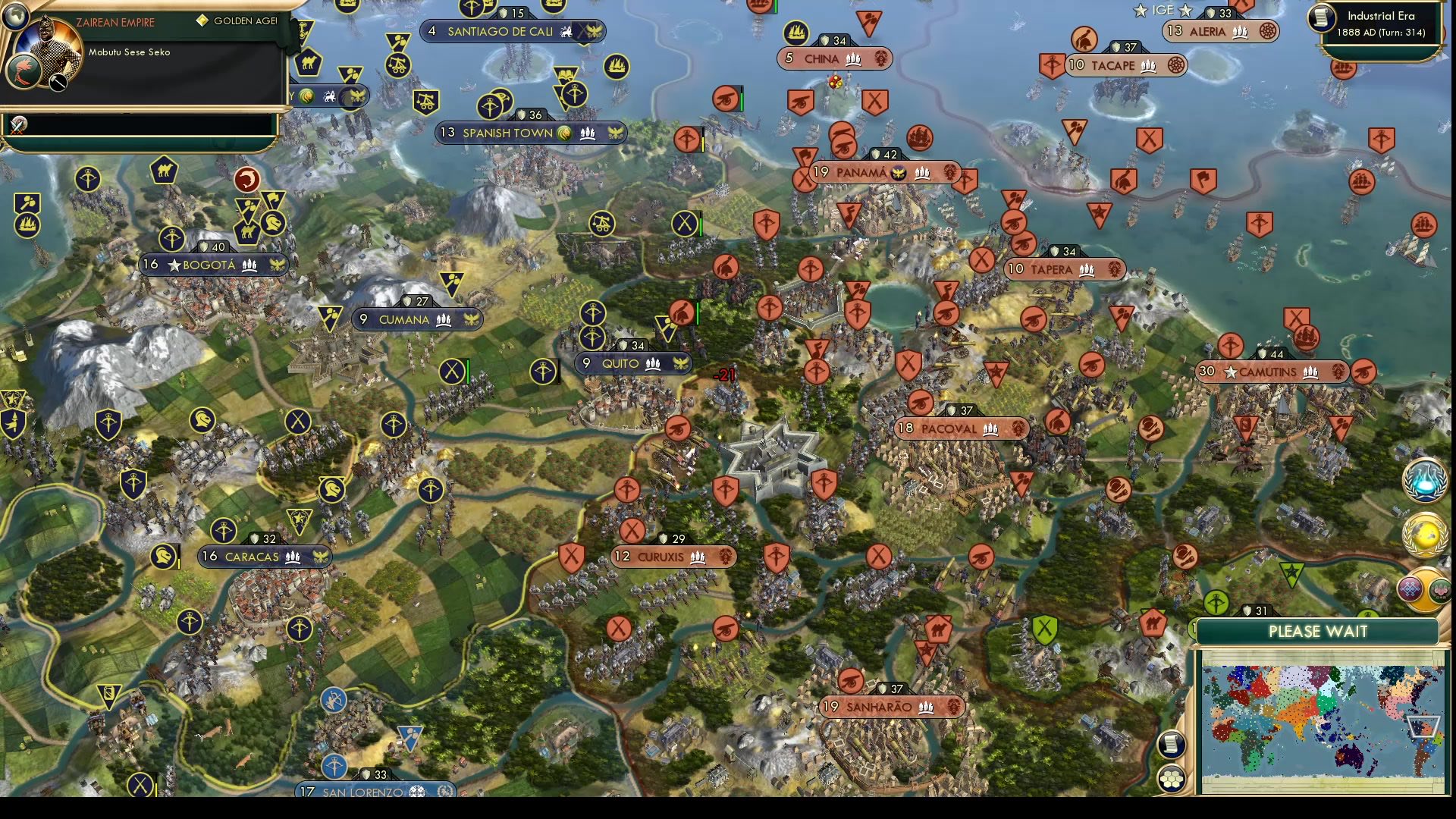Click the pink flower notification bubble
This screenshot has width=1456, height=819.
coord(1440,591)
